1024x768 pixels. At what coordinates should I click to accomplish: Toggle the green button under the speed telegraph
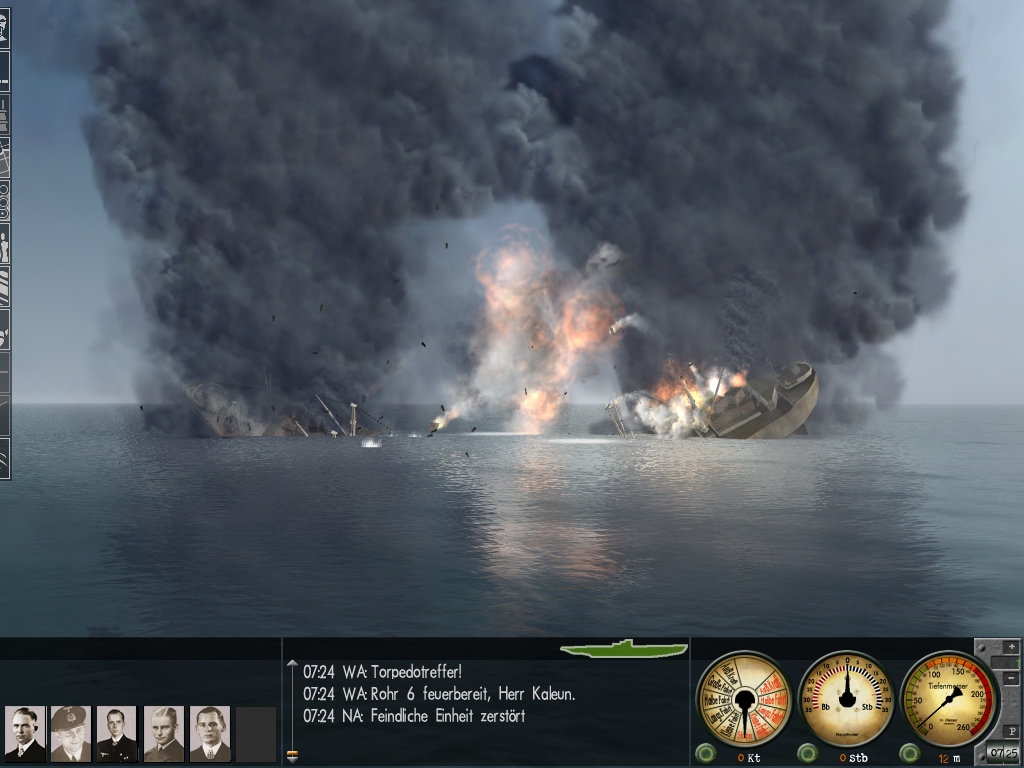706,753
